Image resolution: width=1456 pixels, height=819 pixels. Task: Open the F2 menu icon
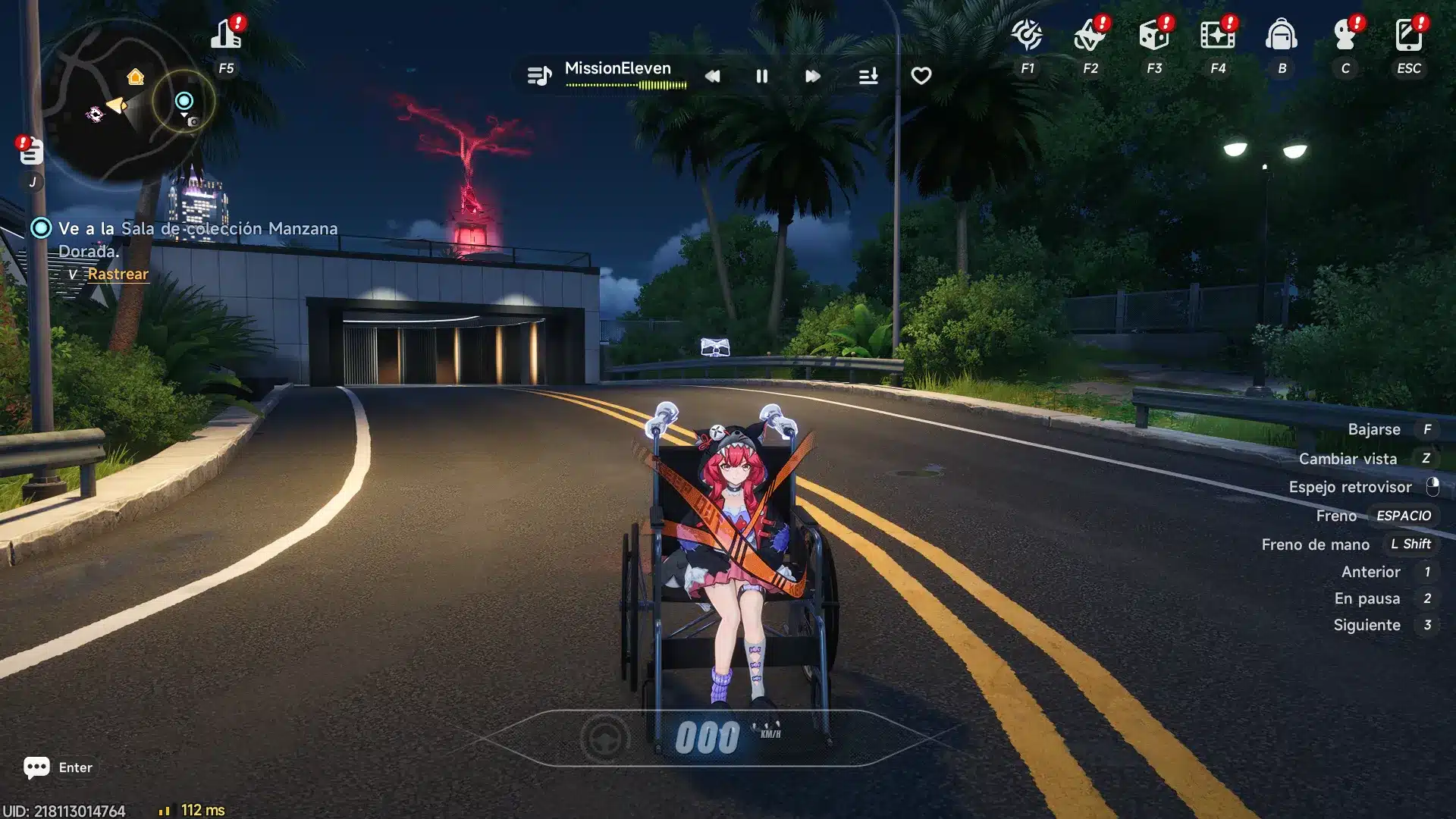[1090, 36]
